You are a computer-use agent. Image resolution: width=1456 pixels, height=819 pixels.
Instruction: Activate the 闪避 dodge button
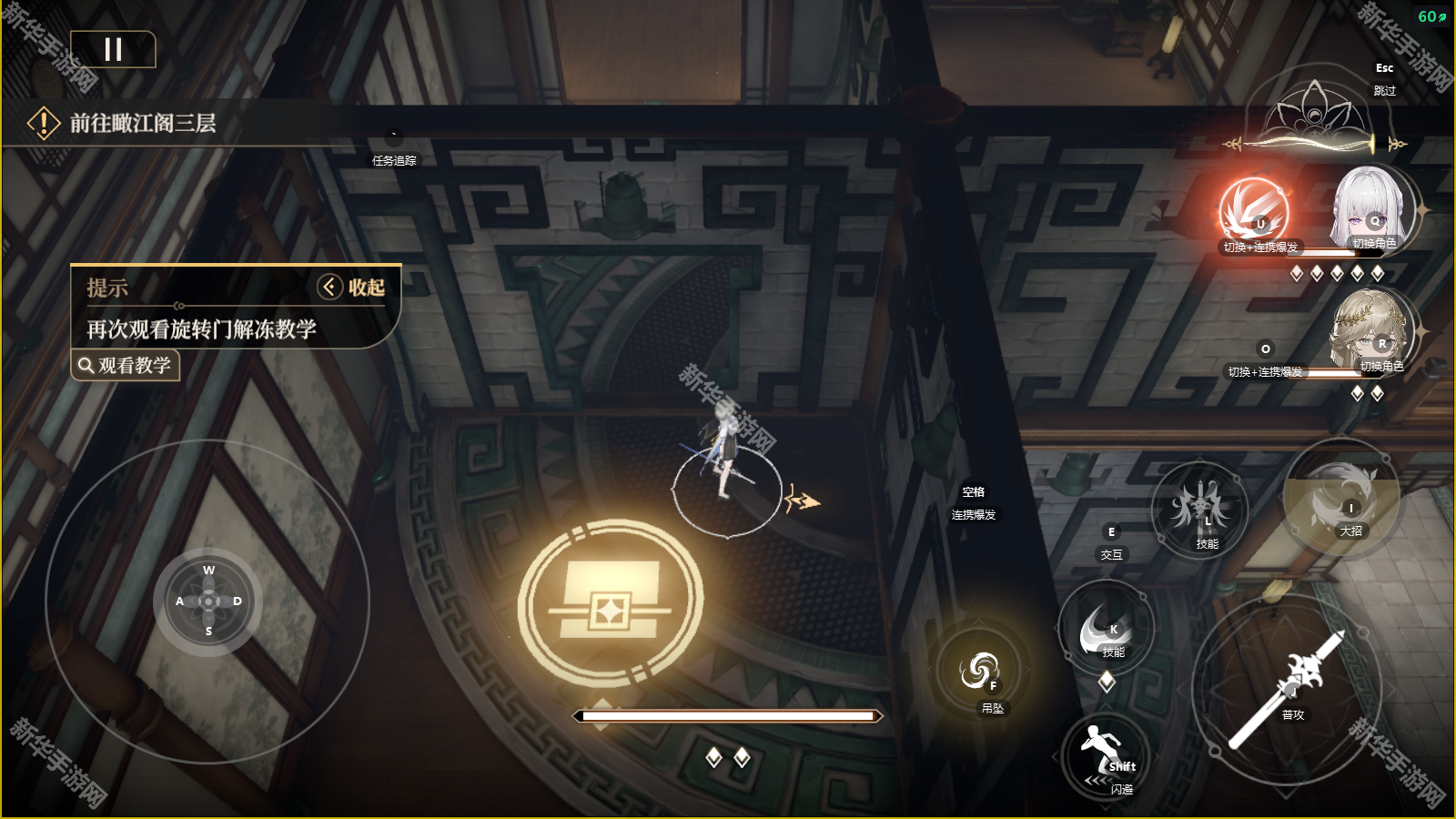tap(1107, 759)
